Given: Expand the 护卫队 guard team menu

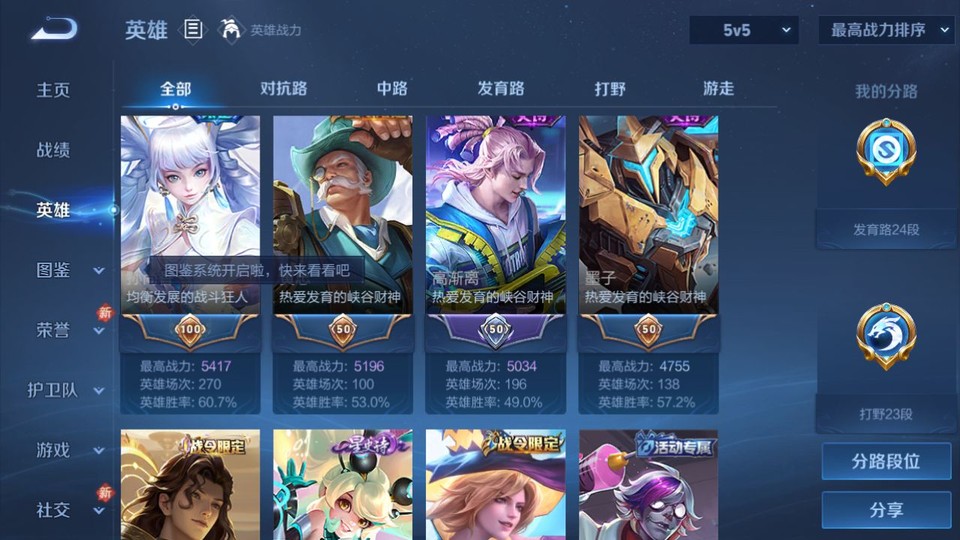Looking at the screenshot, I should 66,390.
